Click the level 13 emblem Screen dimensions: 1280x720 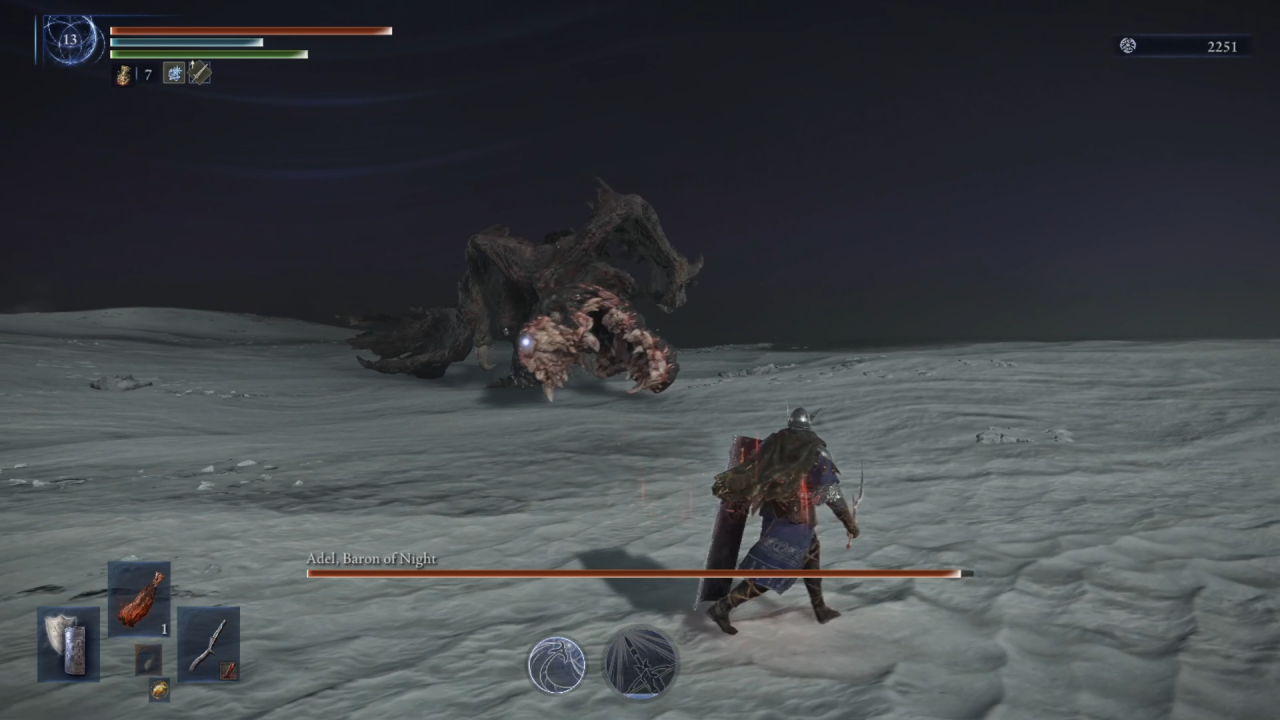tap(69, 40)
